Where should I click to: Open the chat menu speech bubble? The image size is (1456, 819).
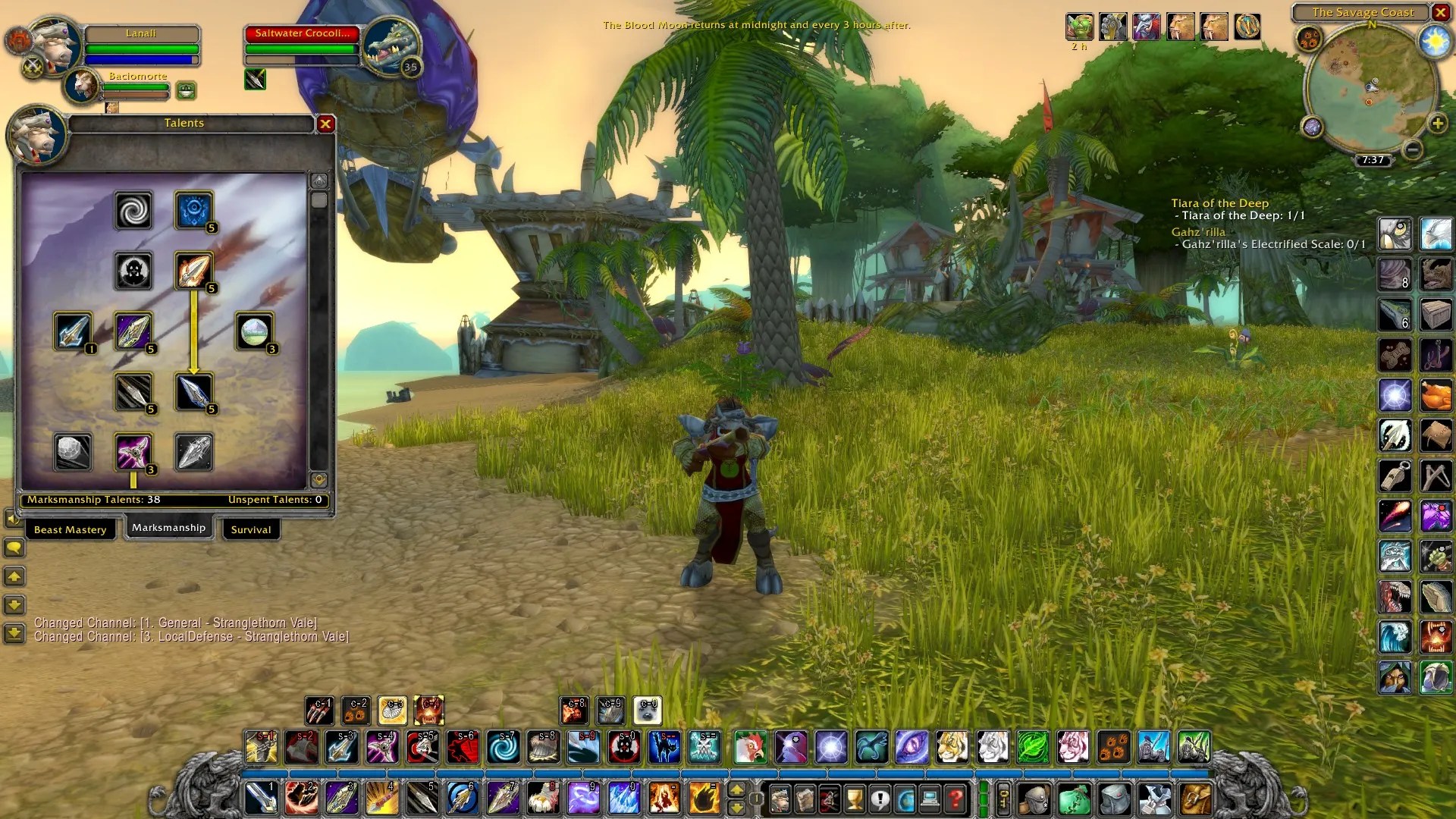(x=14, y=548)
